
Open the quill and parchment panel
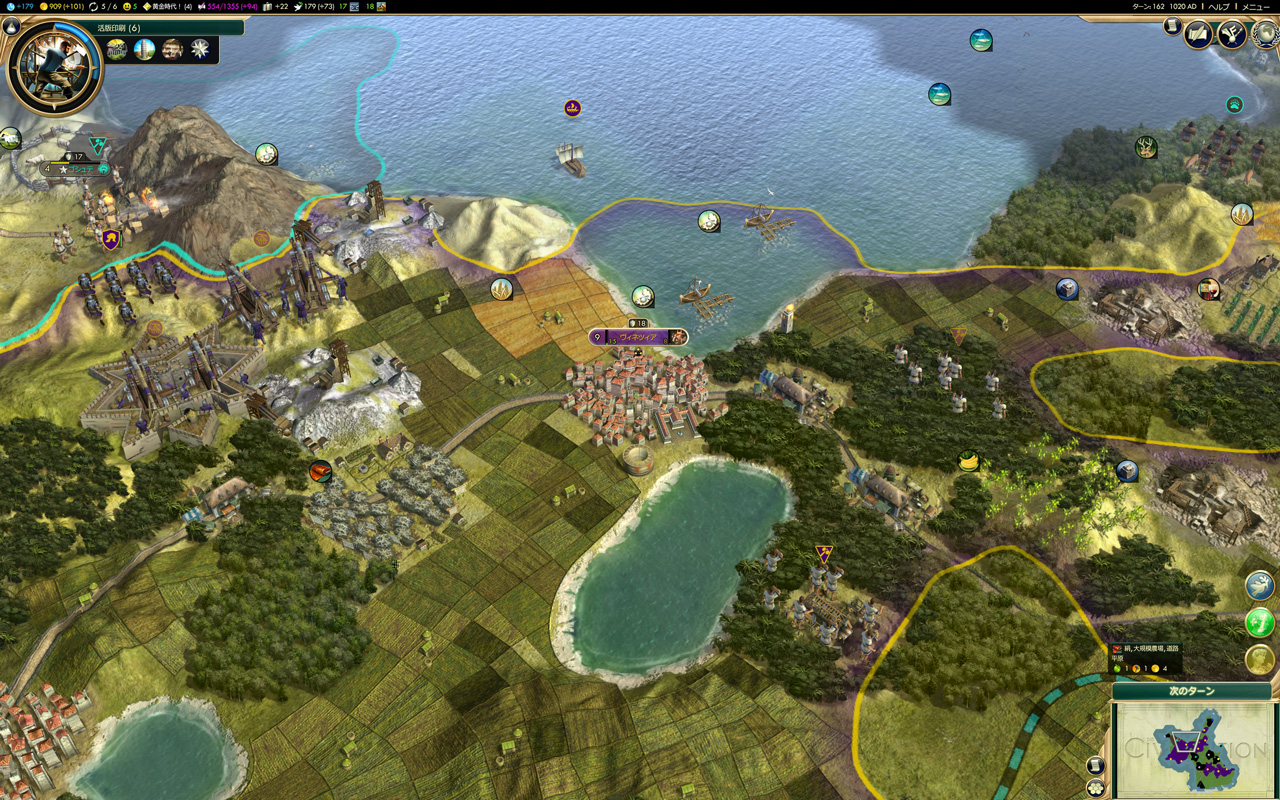(x=1198, y=34)
